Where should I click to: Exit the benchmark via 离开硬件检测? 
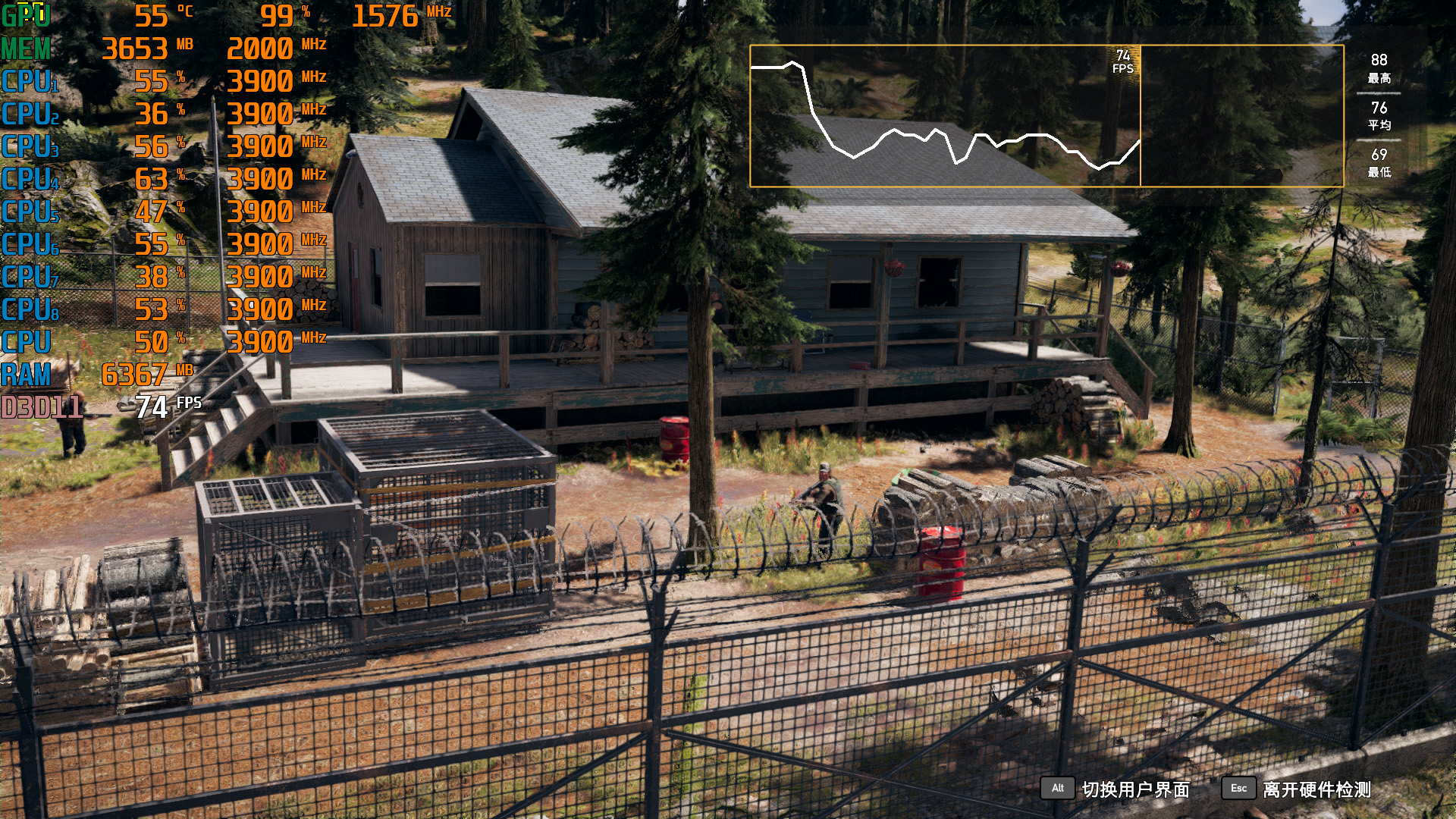[1316, 789]
